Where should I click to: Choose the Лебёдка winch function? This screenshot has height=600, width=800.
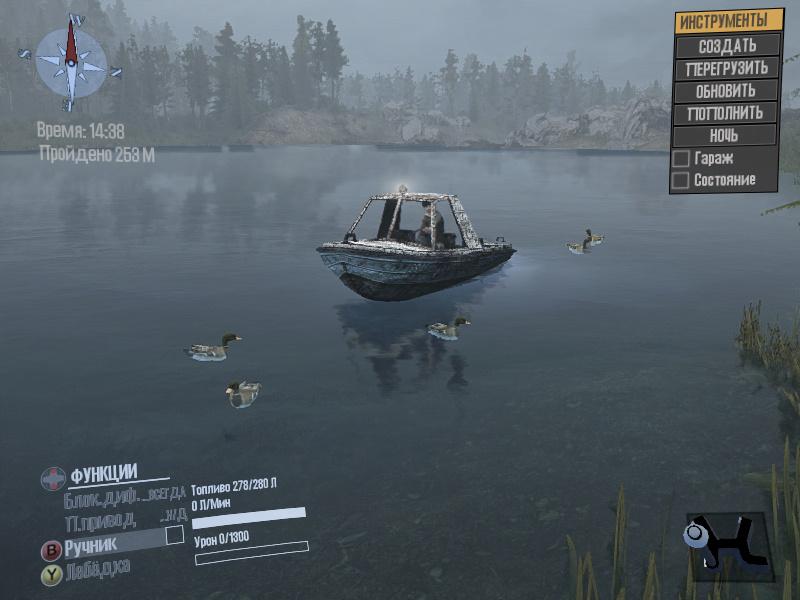(98, 570)
